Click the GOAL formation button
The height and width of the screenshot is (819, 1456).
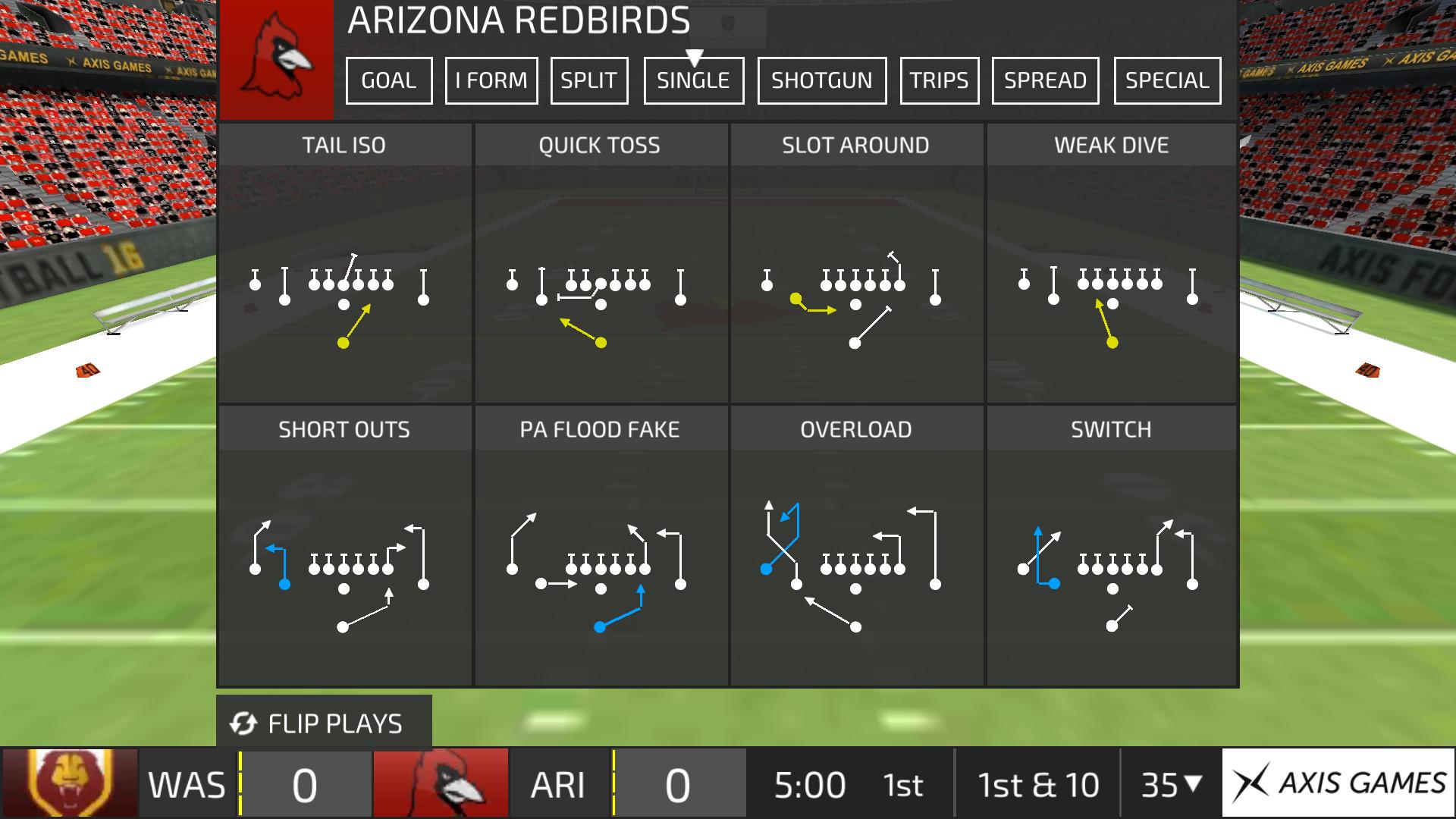point(388,80)
